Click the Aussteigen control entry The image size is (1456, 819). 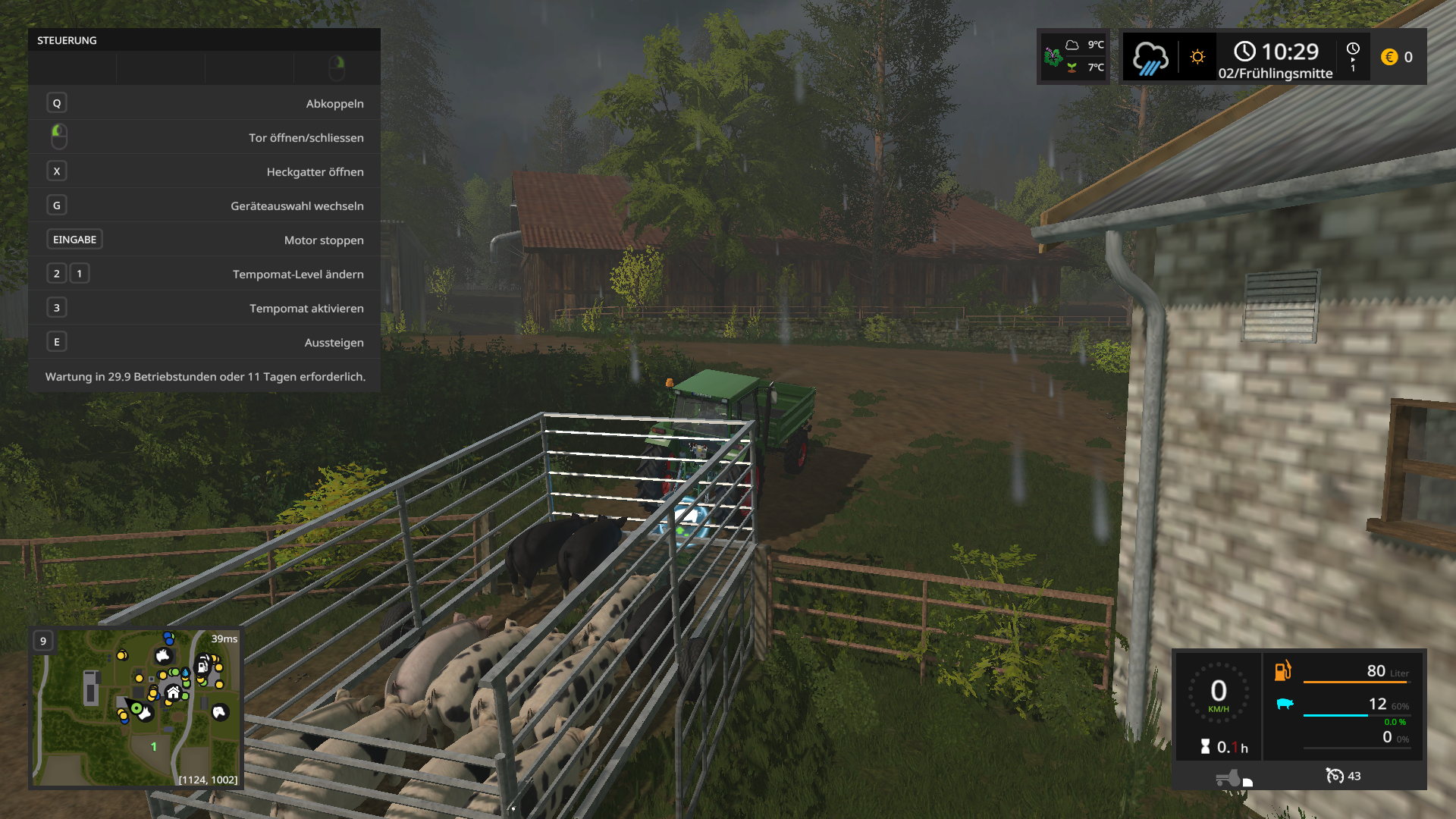pos(204,342)
